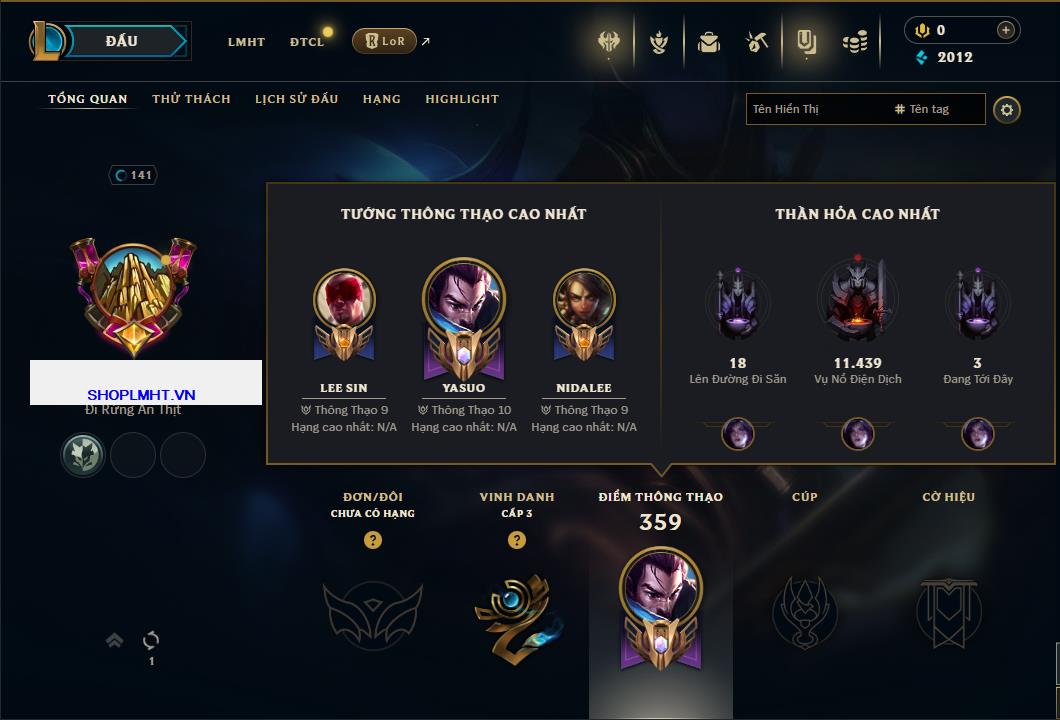Select the Nidalee mastery portrait
1060x720 pixels.
pos(584,302)
